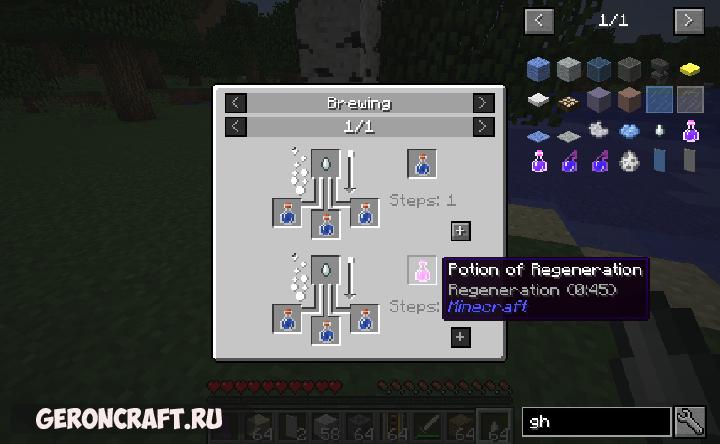
Task: Go to previous recipe category left of Brewing
Action: [234, 103]
